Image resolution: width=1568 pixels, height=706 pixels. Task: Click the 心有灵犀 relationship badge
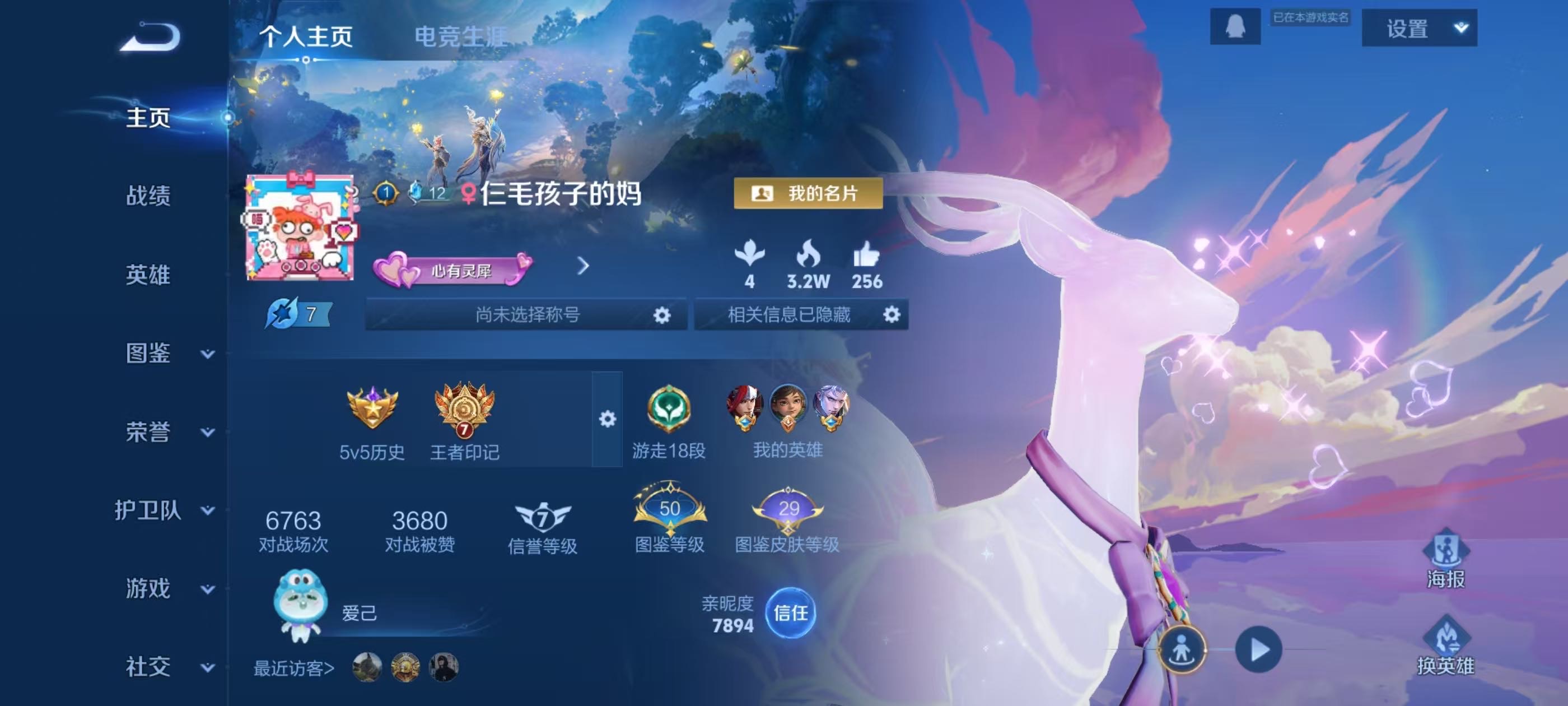coord(453,271)
